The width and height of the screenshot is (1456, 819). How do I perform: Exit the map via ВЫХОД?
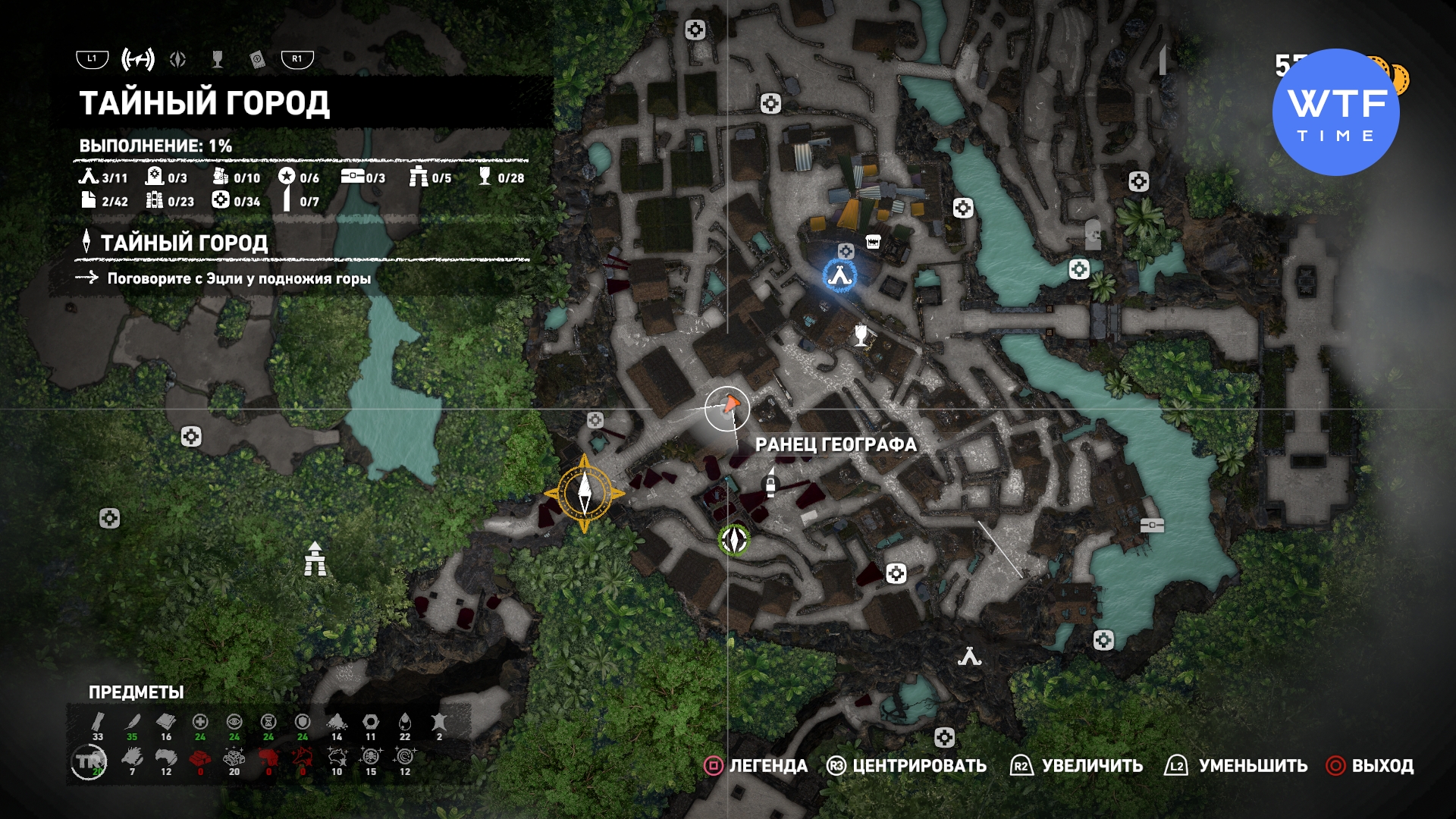click(1370, 766)
